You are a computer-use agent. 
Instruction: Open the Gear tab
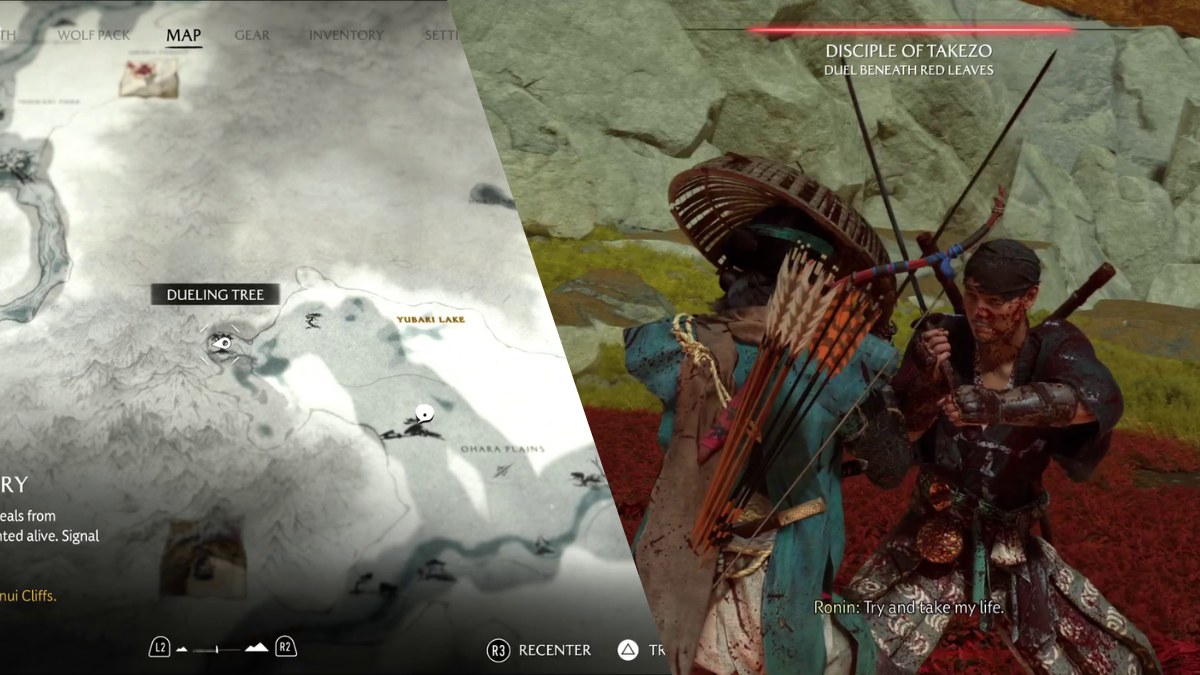point(252,35)
